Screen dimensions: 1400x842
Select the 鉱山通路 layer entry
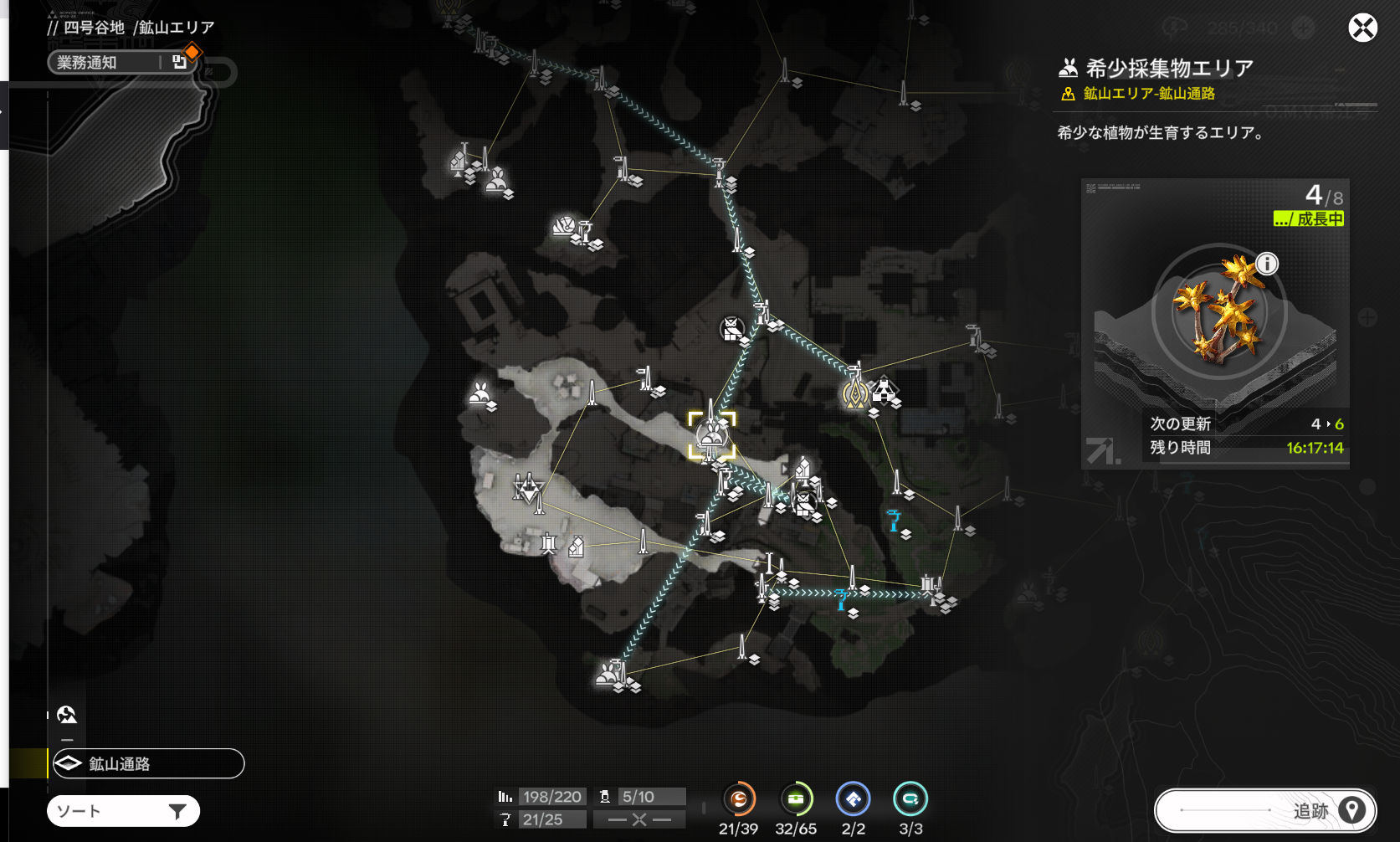pyautogui.click(x=148, y=763)
